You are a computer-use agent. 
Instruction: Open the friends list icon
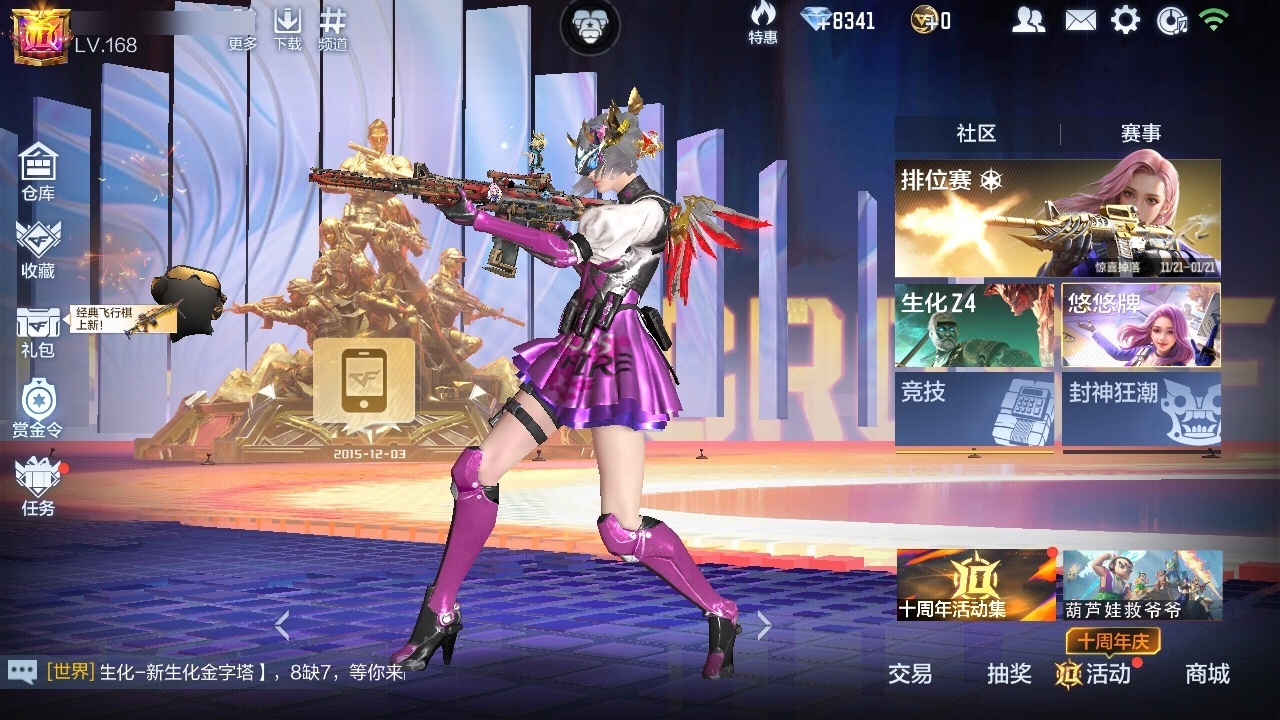click(x=1028, y=20)
